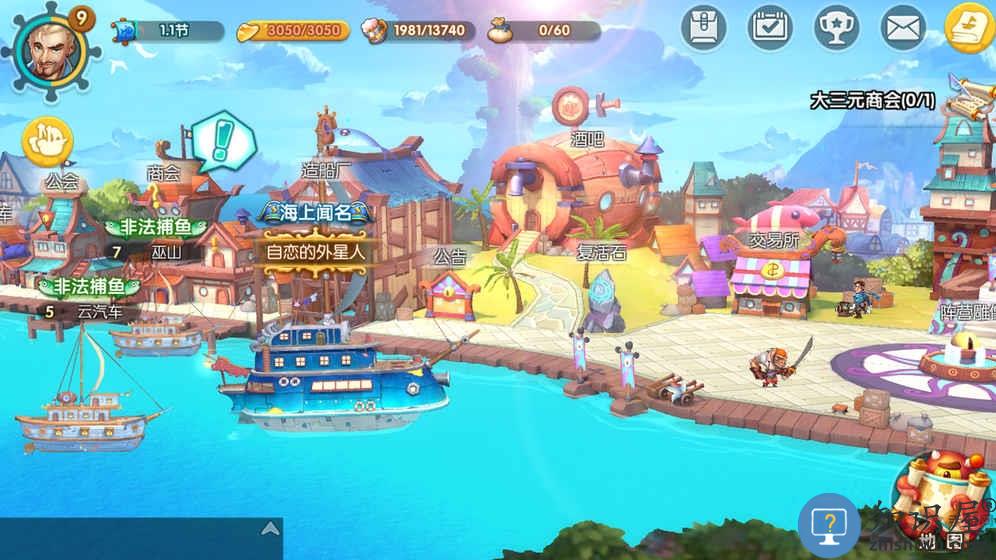Open the archive folder icon
The width and height of the screenshot is (996, 560).
pyautogui.click(x=704, y=27)
